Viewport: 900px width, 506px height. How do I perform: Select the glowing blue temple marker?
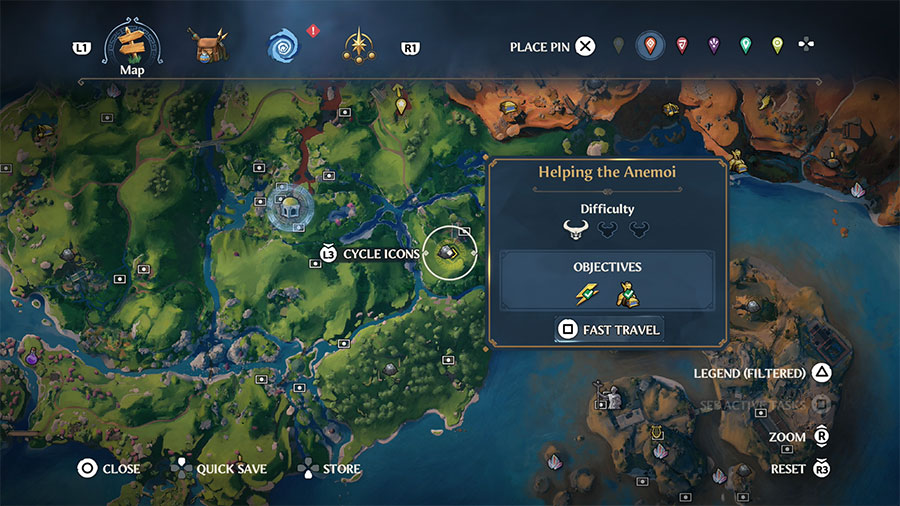point(290,206)
